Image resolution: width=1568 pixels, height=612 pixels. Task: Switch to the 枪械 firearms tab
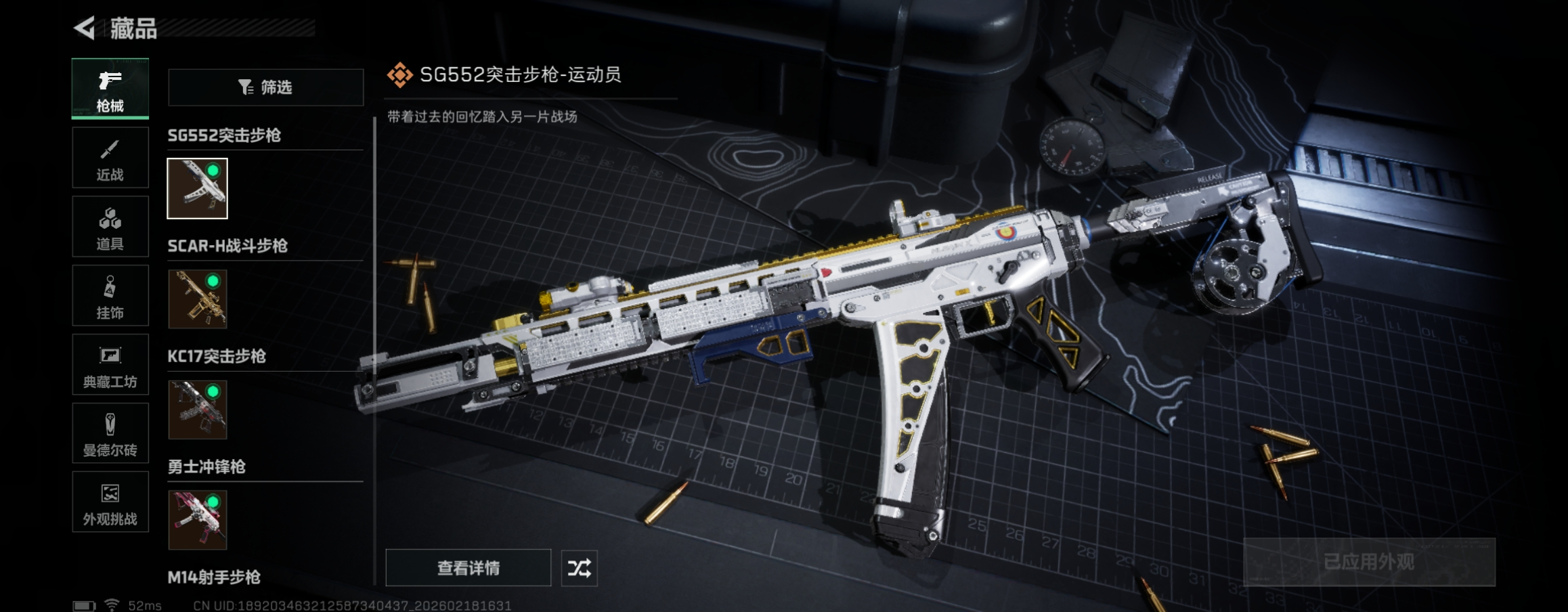coord(110,89)
